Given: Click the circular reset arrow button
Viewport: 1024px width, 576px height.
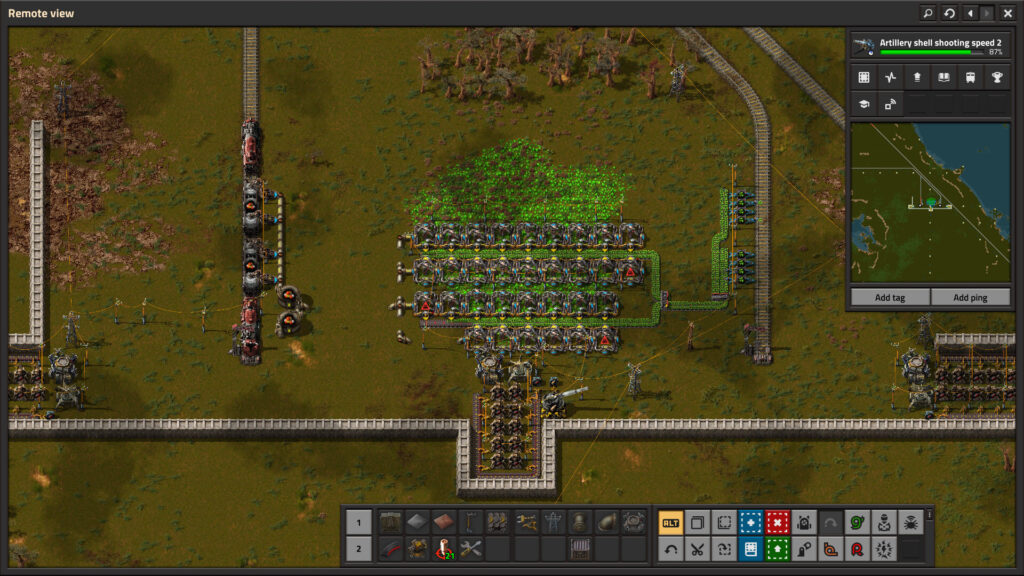Looking at the screenshot, I should click(x=949, y=13).
